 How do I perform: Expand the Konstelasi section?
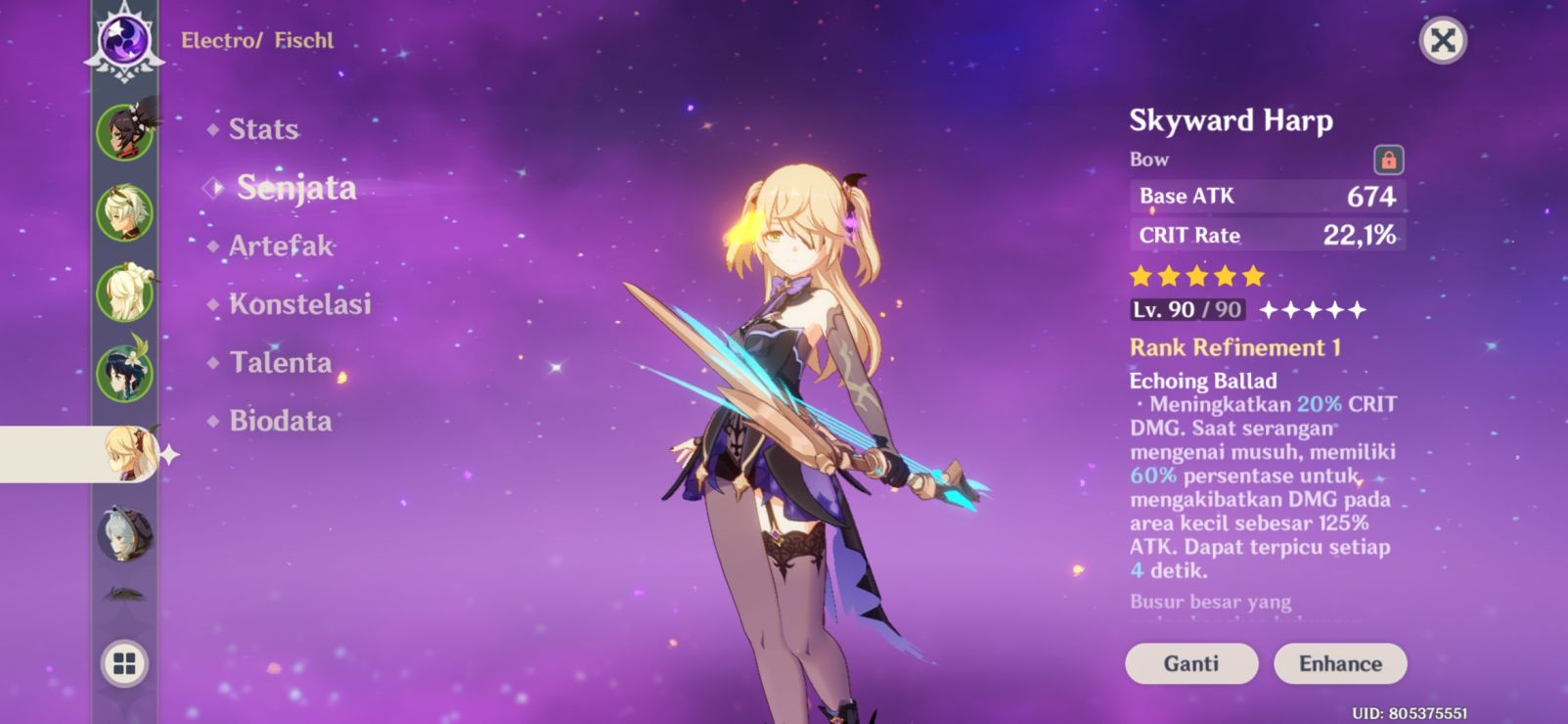(301, 304)
